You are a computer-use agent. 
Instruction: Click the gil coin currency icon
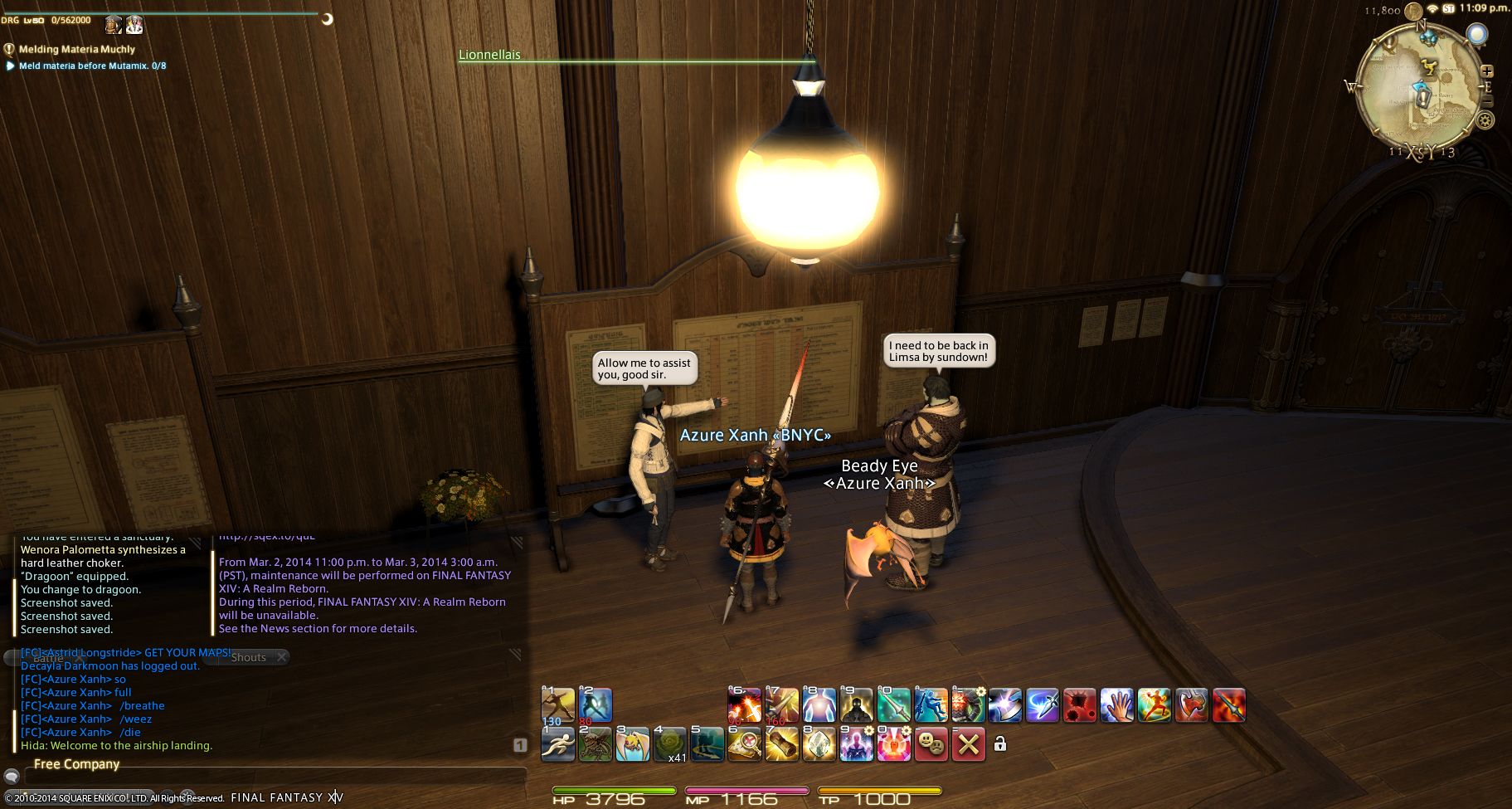point(1412,10)
